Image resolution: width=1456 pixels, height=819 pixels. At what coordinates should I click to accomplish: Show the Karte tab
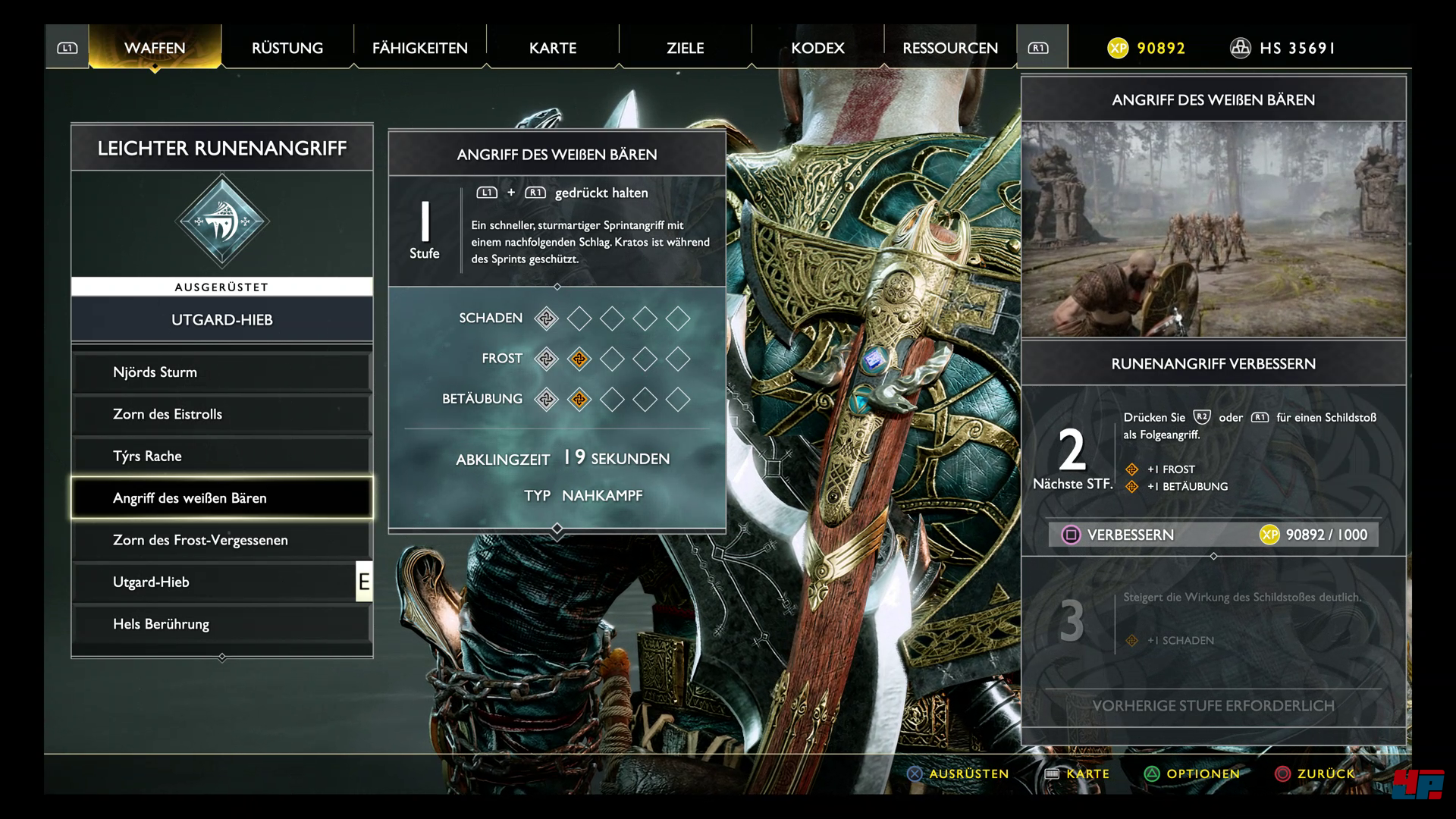553,48
